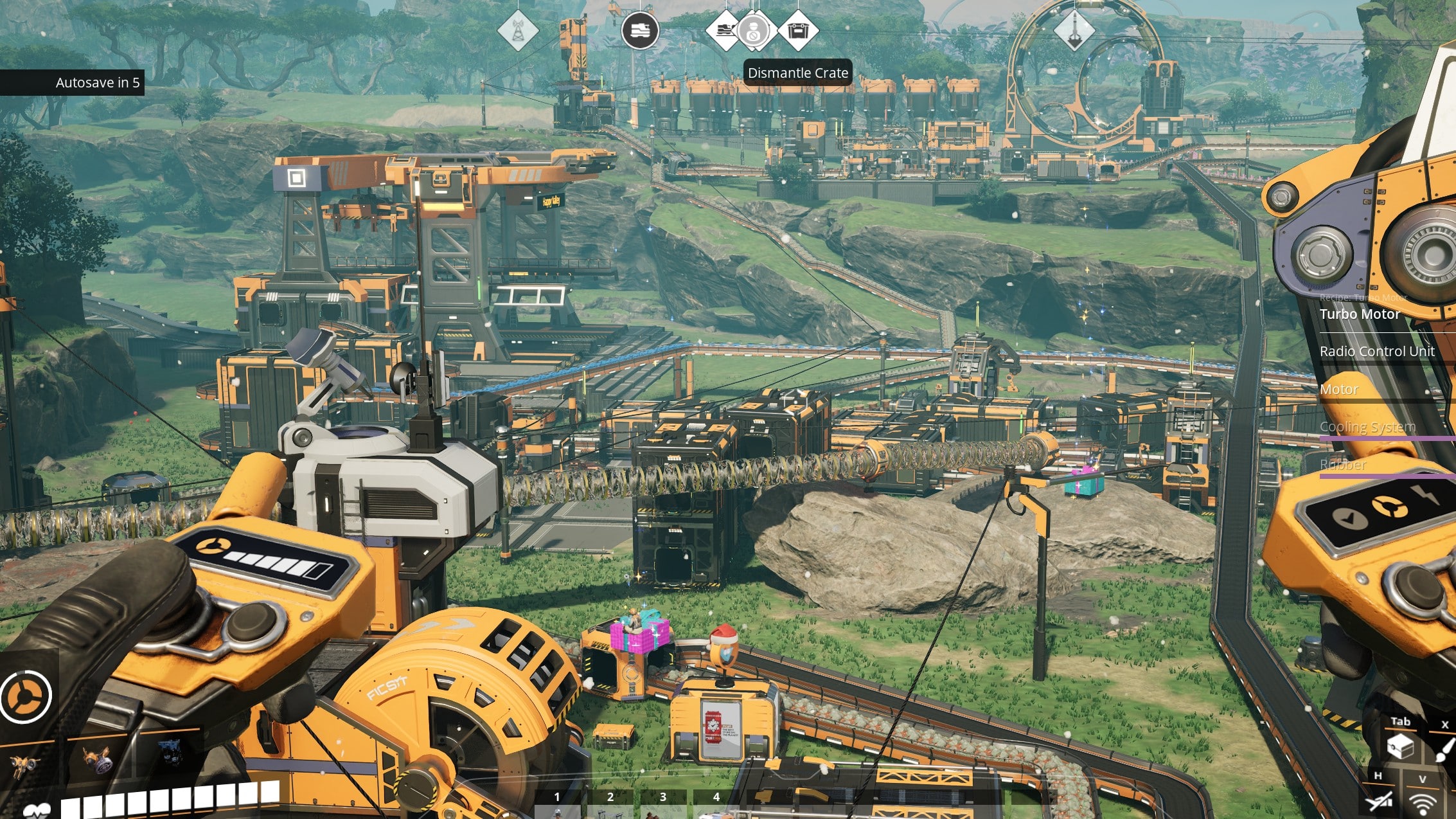Select the gas mask equipment slot
Screen dimensions: 1456x819
98,760
